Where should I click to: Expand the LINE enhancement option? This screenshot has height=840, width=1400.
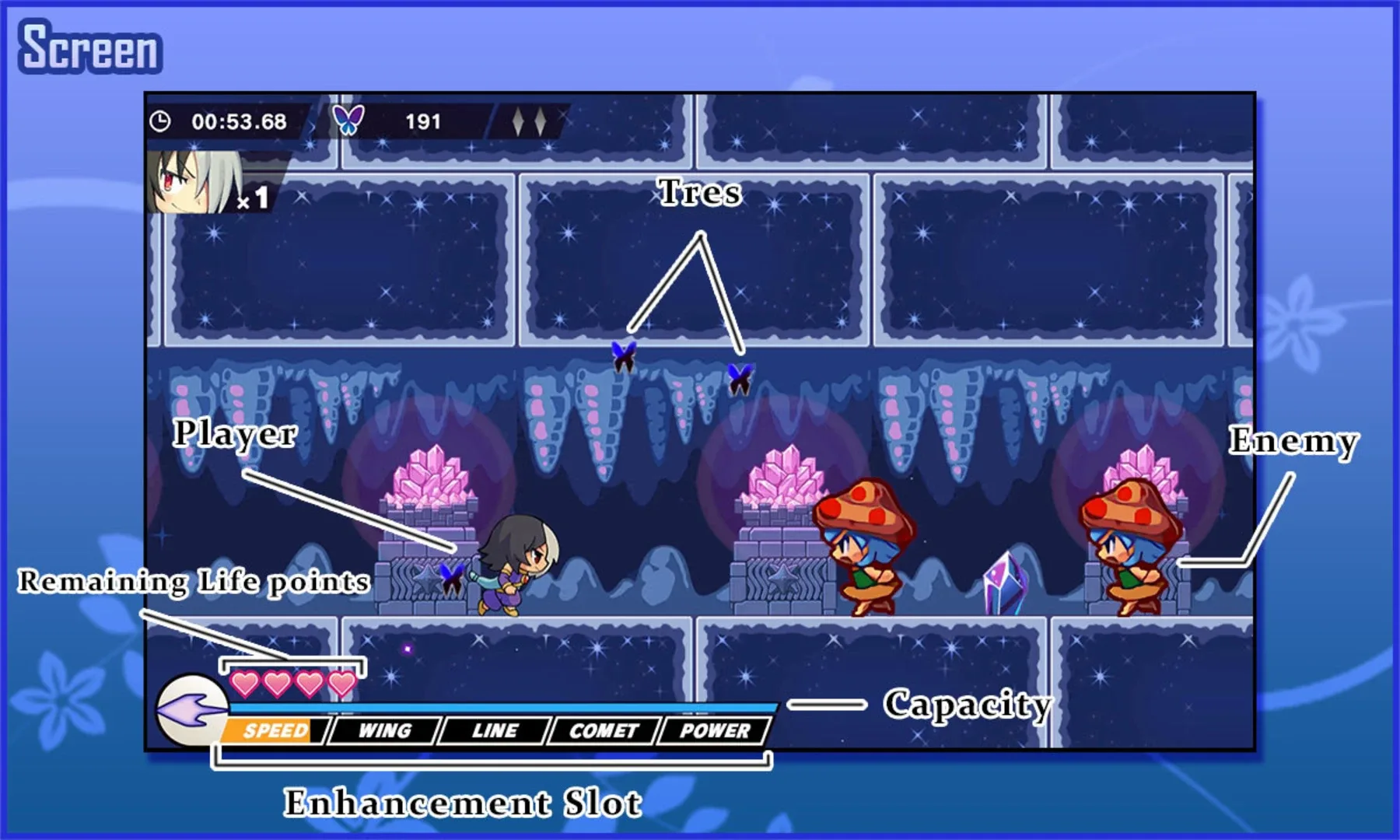click(x=495, y=730)
